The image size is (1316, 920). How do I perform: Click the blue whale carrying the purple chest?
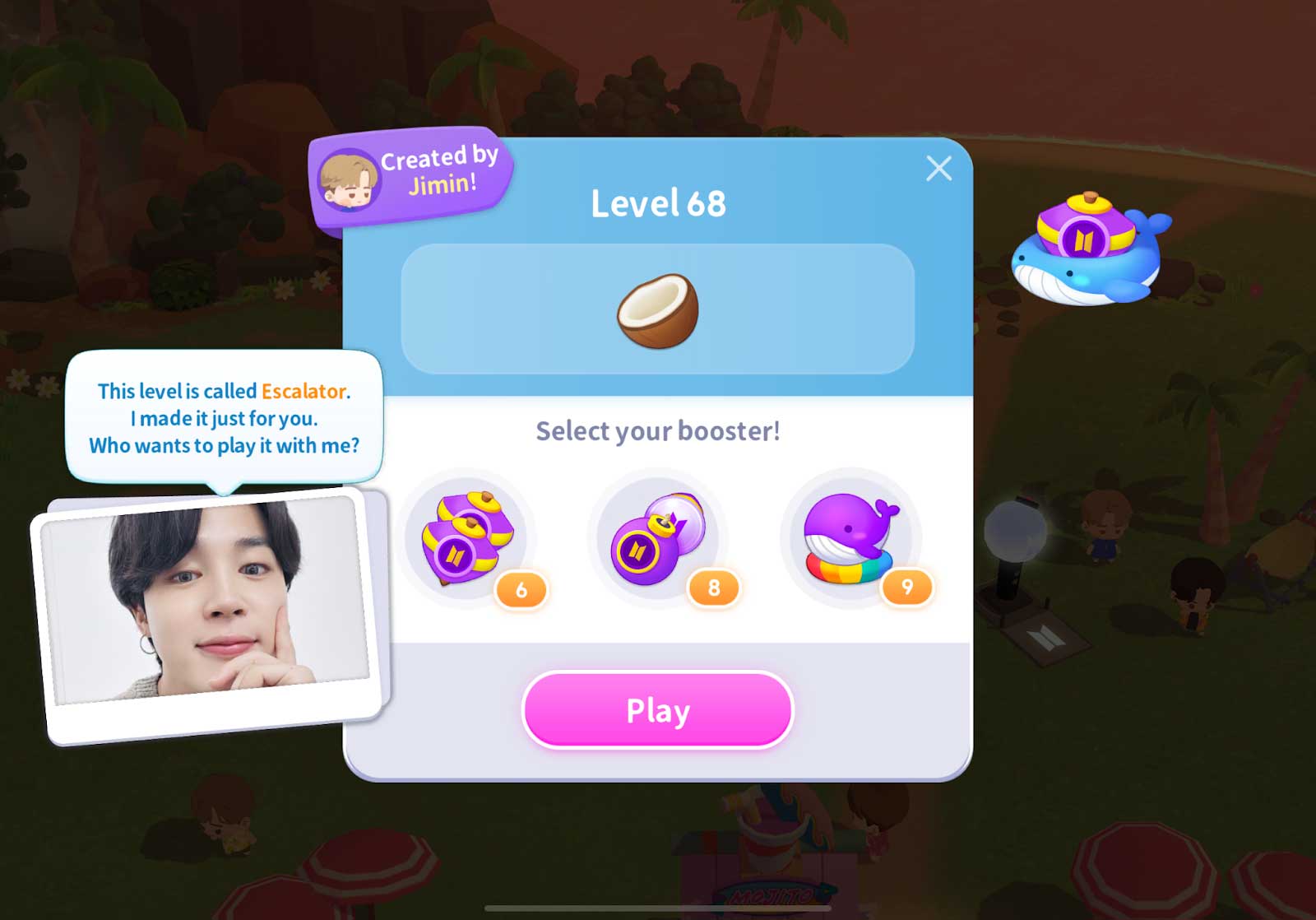click(x=1086, y=255)
